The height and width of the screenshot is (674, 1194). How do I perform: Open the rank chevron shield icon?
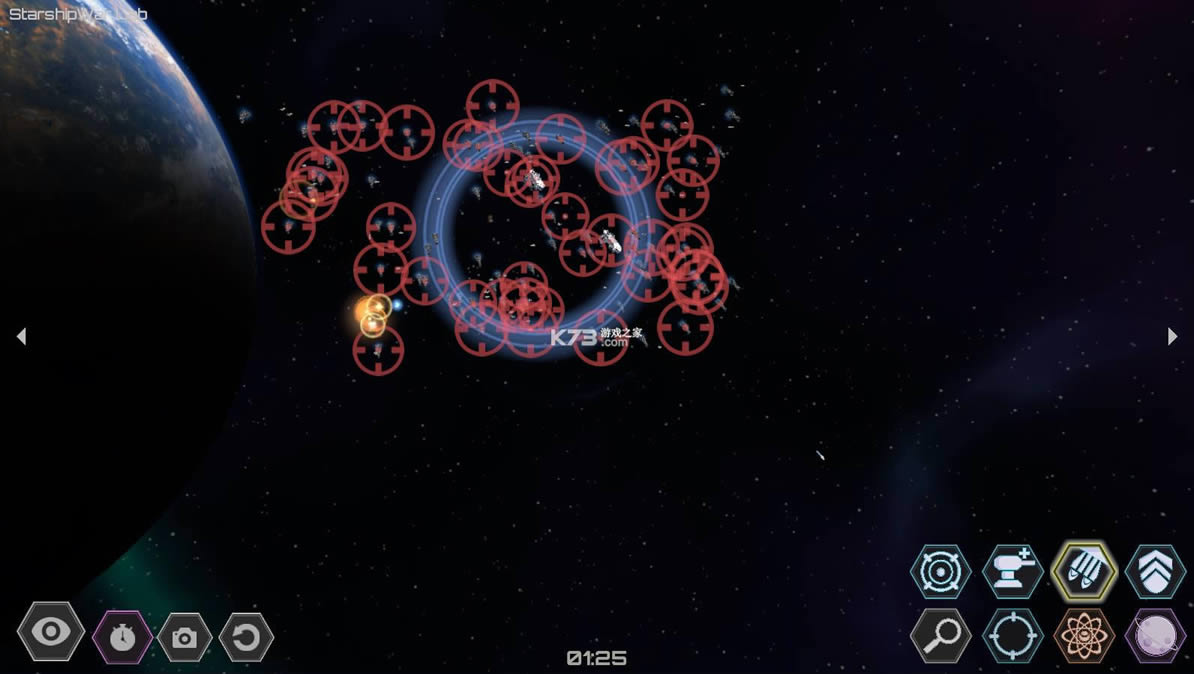[x=1155, y=572]
